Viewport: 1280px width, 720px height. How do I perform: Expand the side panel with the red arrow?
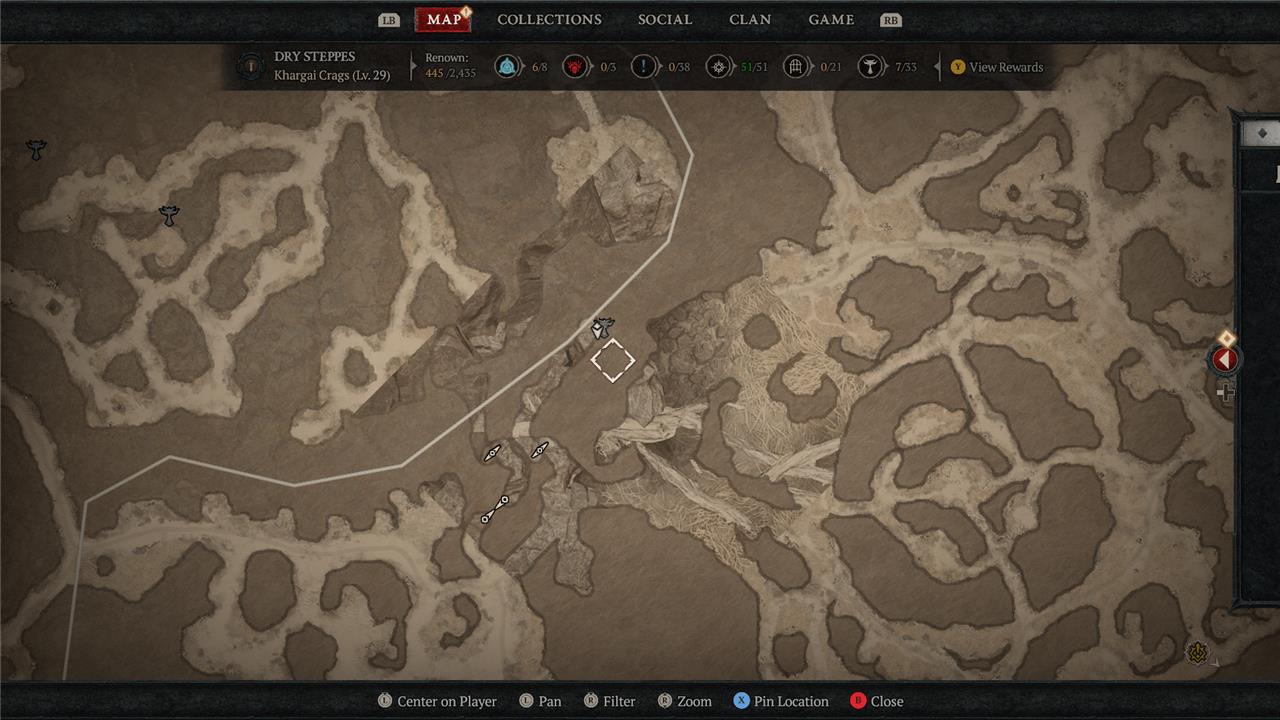click(x=1225, y=359)
